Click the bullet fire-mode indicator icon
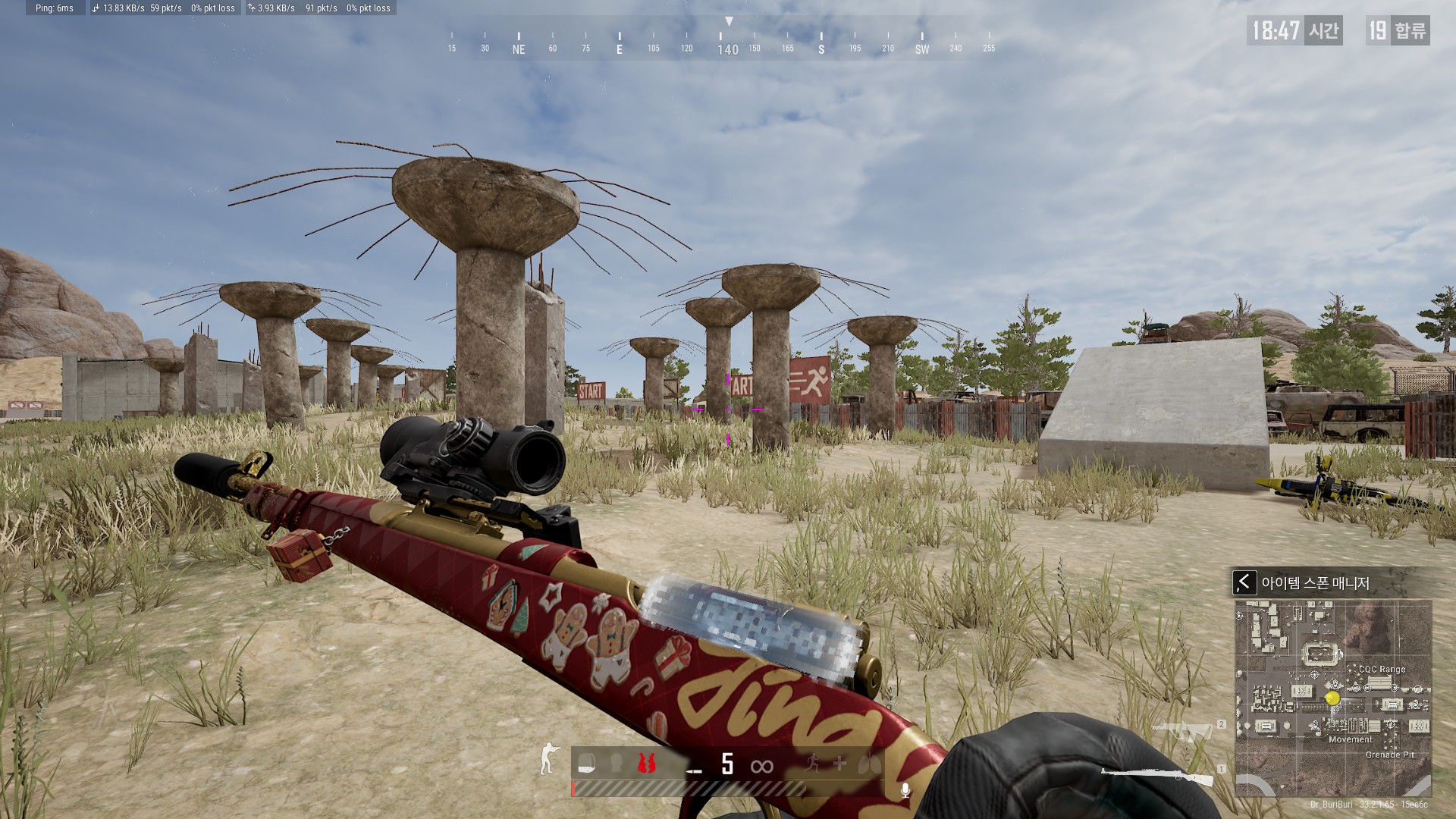Screen dimensions: 1456x819 pos(694,770)
